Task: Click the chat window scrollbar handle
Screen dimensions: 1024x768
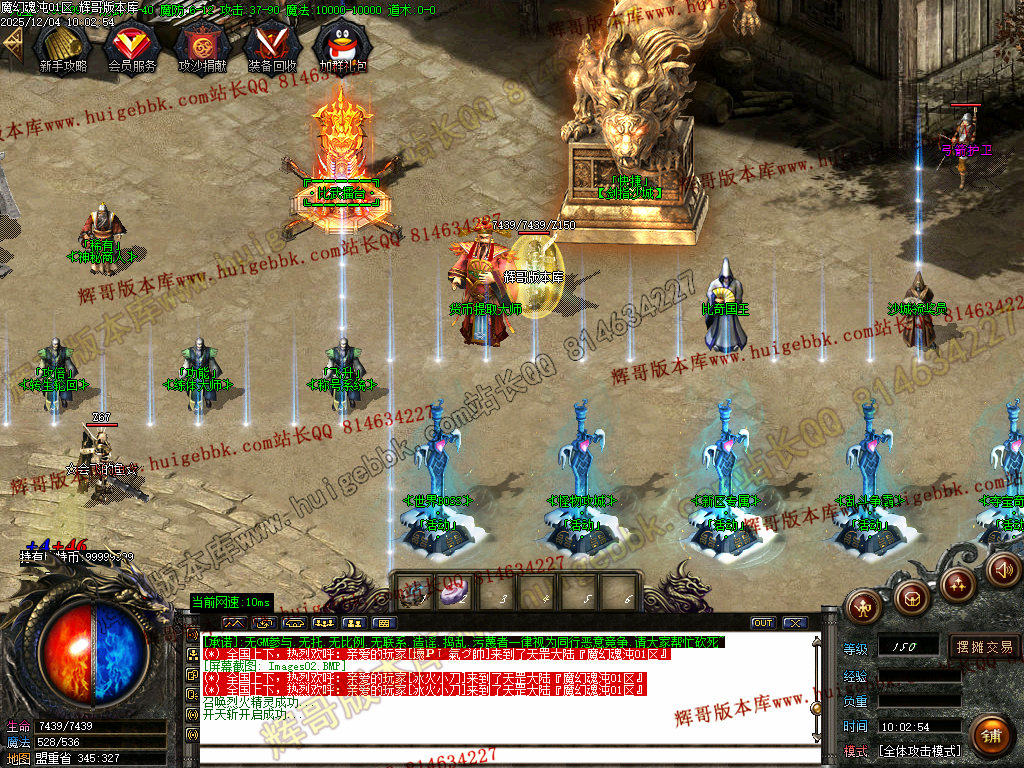Action: point(816,708)
